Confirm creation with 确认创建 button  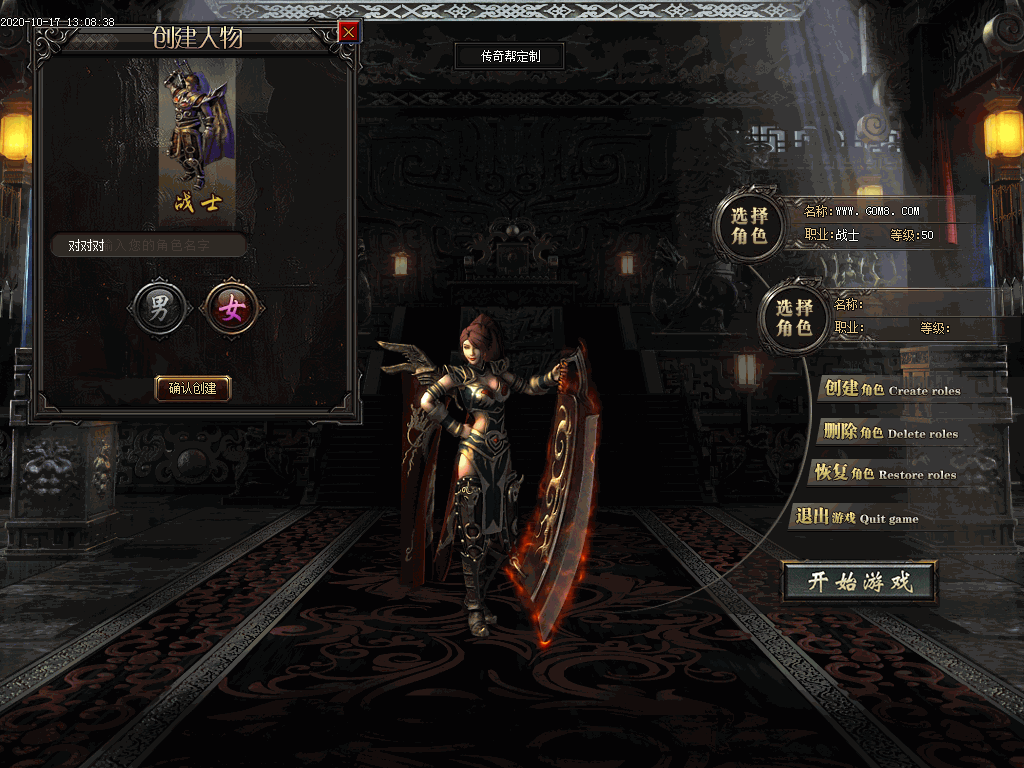(x=193, y=388)
